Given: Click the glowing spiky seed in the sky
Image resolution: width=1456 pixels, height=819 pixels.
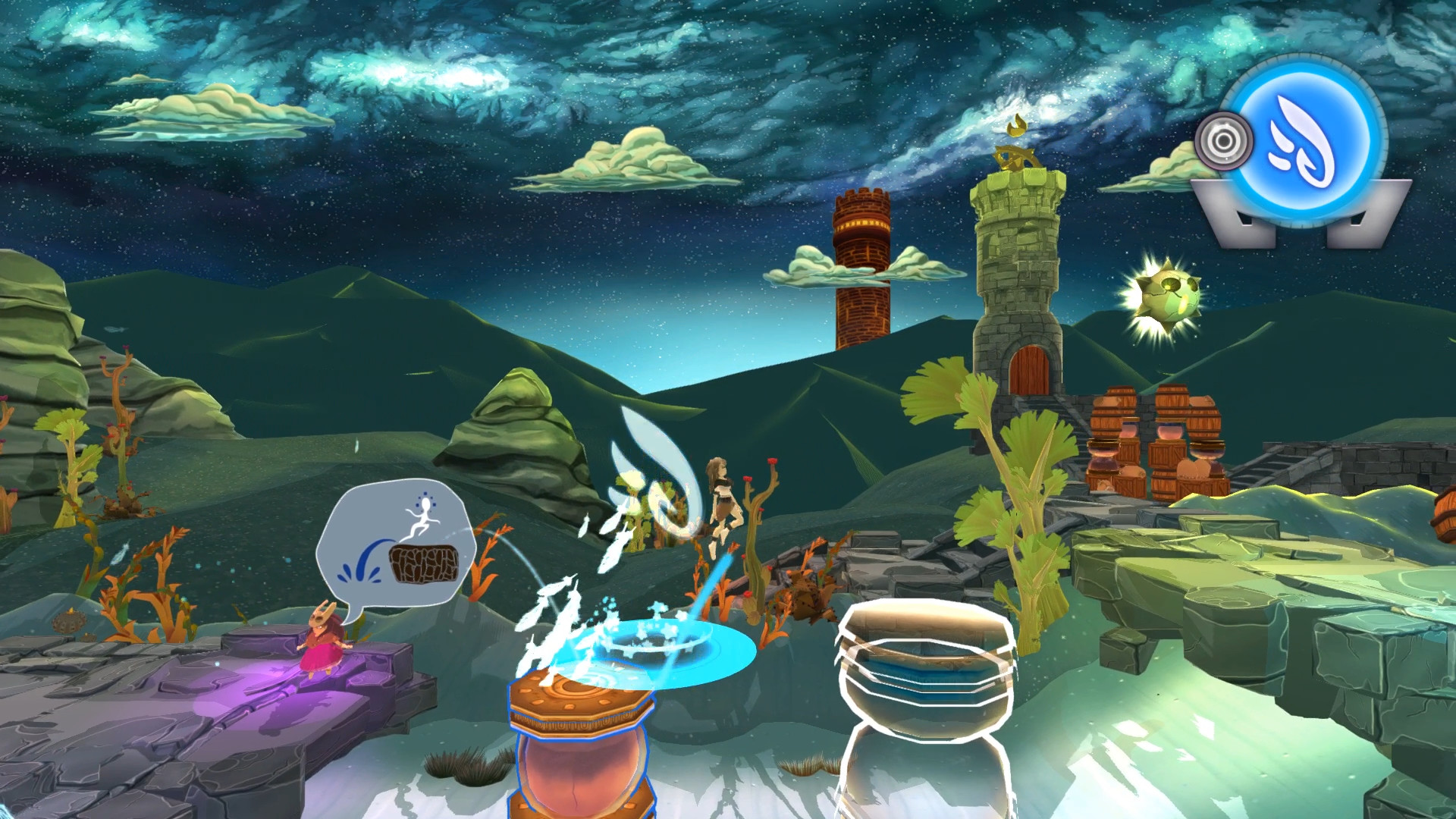Looking at the screenshot, I should coord(1169,296).
